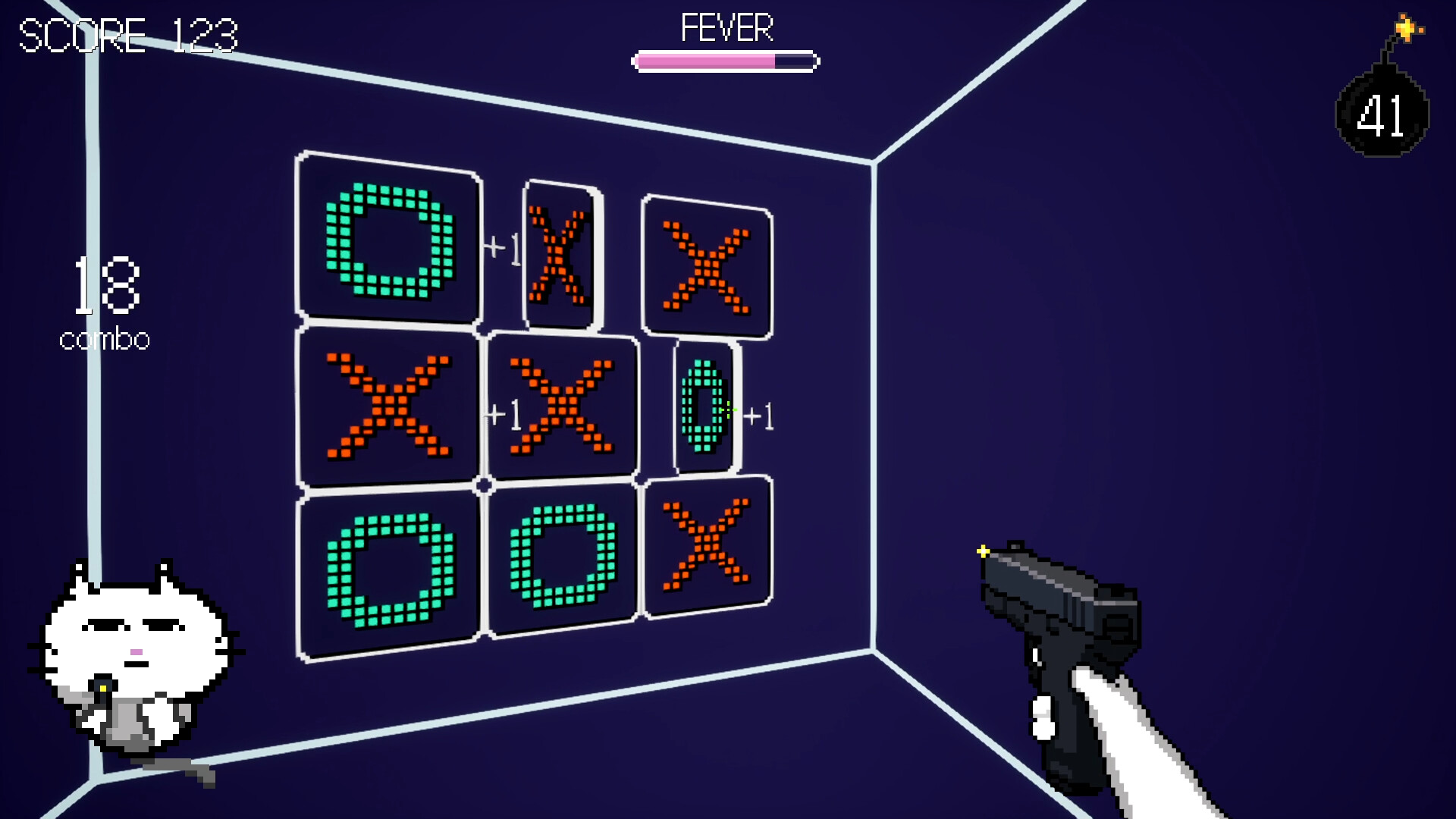Click the FEVER label above the bar

point(726,29)
